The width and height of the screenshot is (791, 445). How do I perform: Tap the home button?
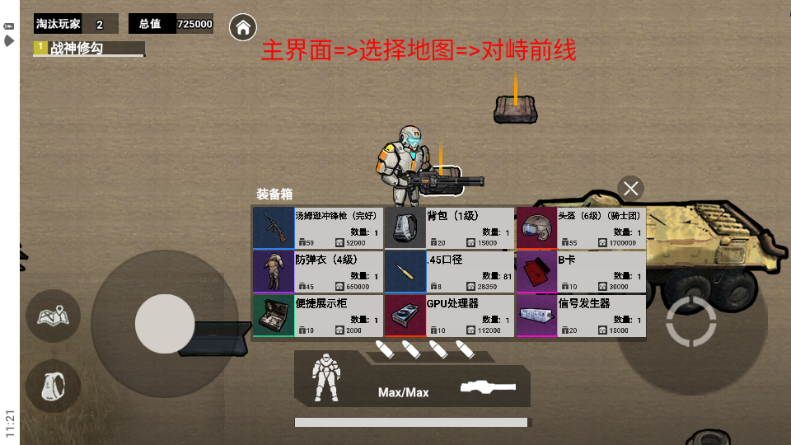(242, 27)
